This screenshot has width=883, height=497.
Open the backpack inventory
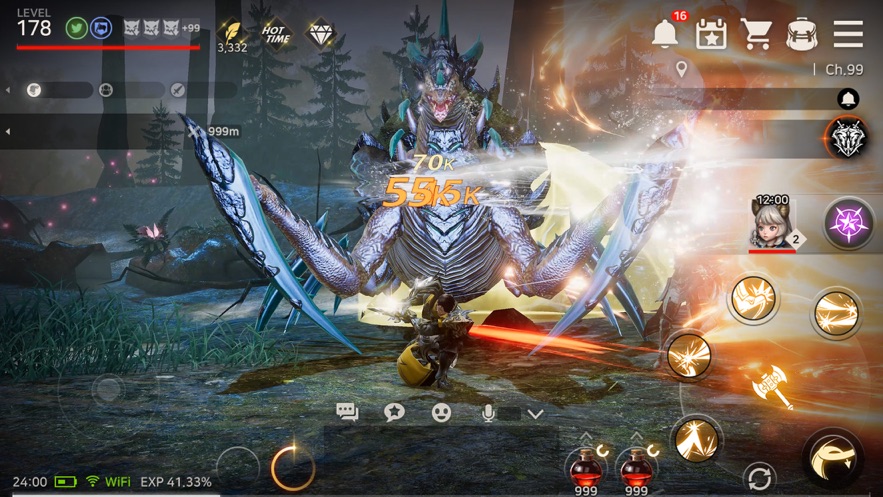click(x=802, y=33)
